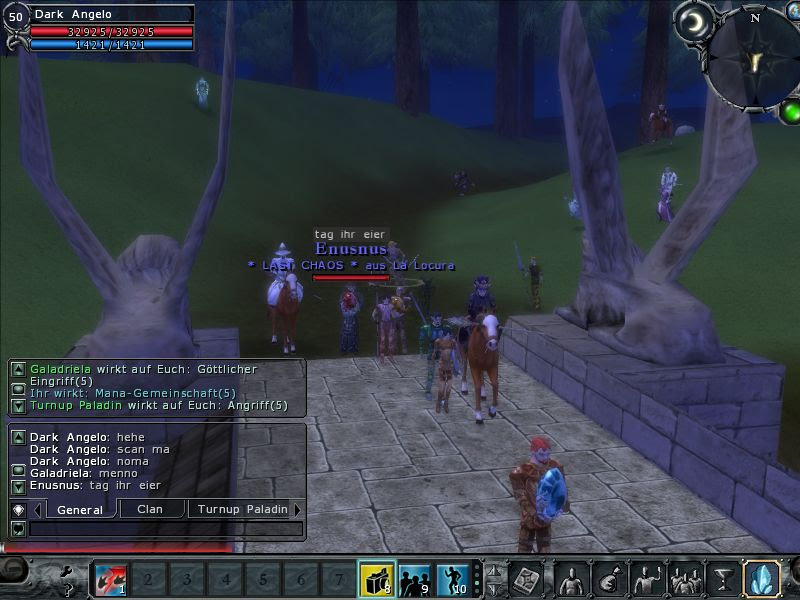Open the blue crystal menu button

click(x=762, y=578)
